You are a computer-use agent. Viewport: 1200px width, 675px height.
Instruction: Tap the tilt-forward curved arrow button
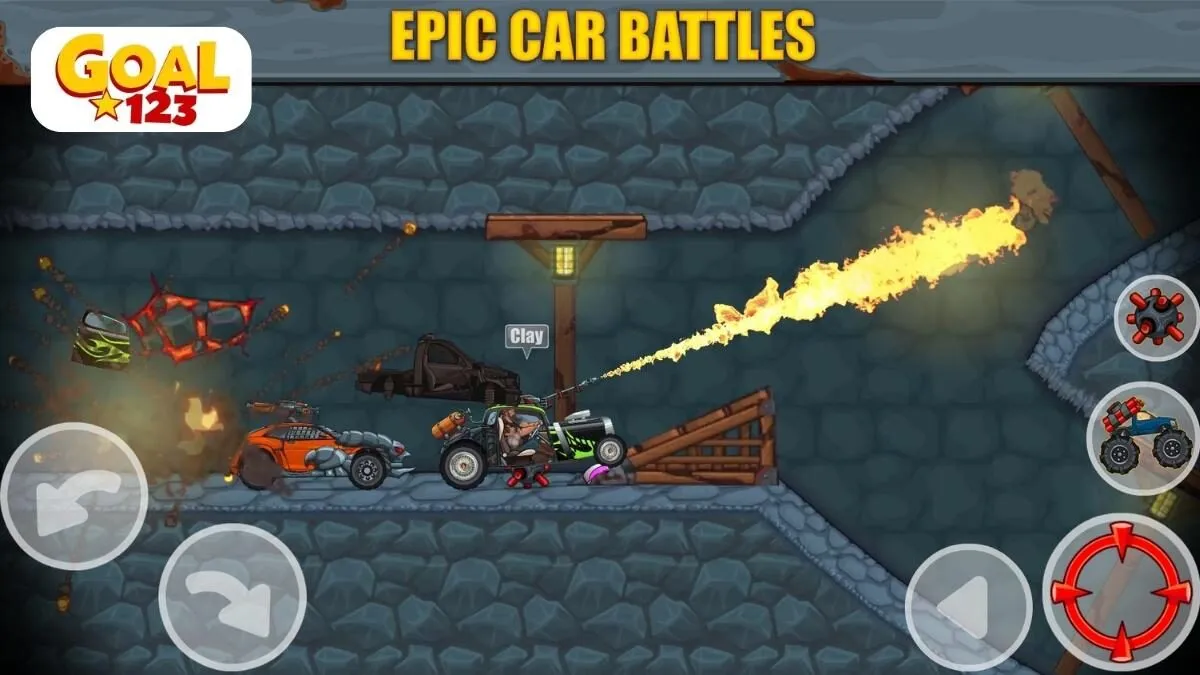click(x=232, y=598)
